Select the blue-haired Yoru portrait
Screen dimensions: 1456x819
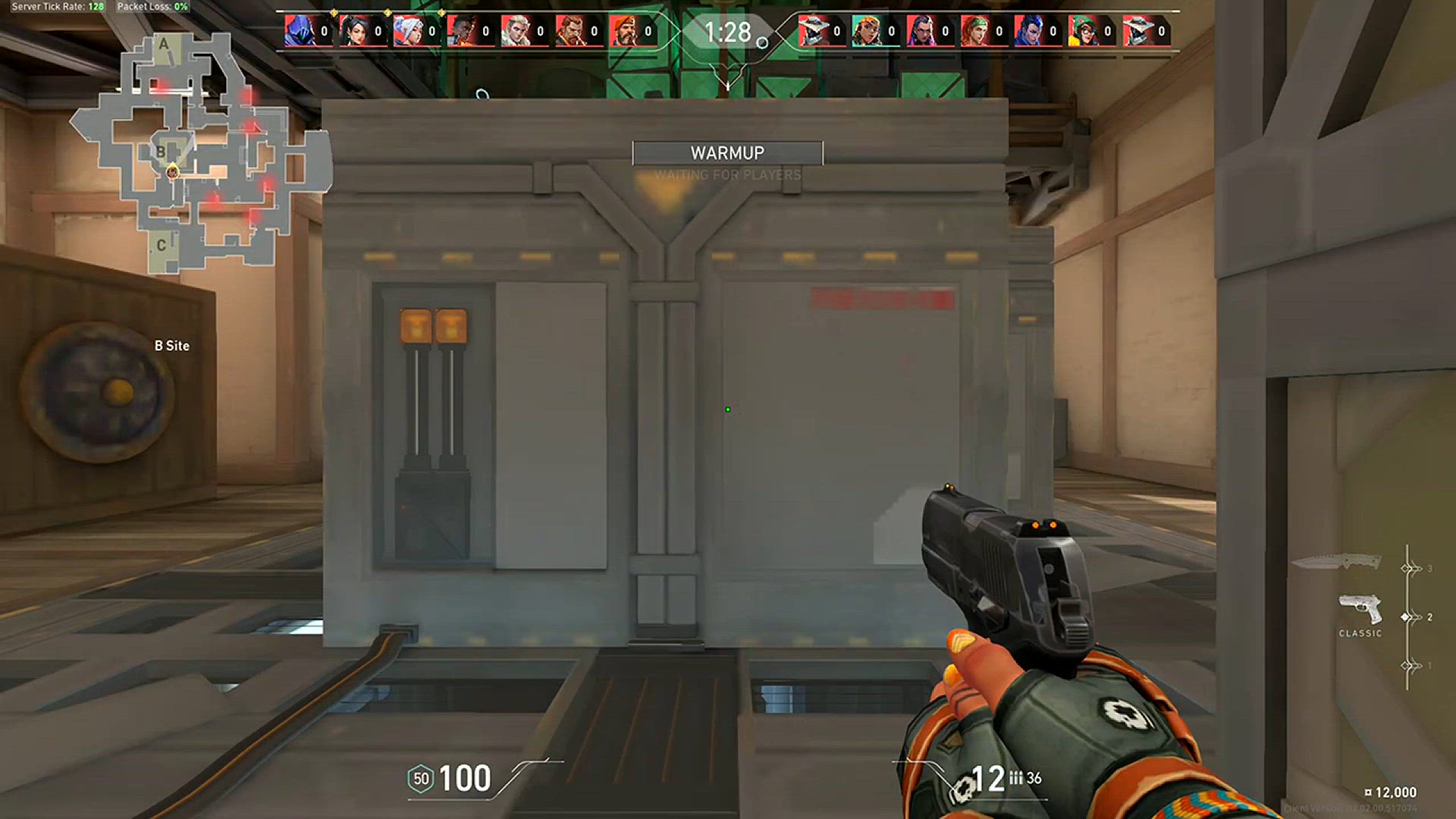coord(1028,31)
